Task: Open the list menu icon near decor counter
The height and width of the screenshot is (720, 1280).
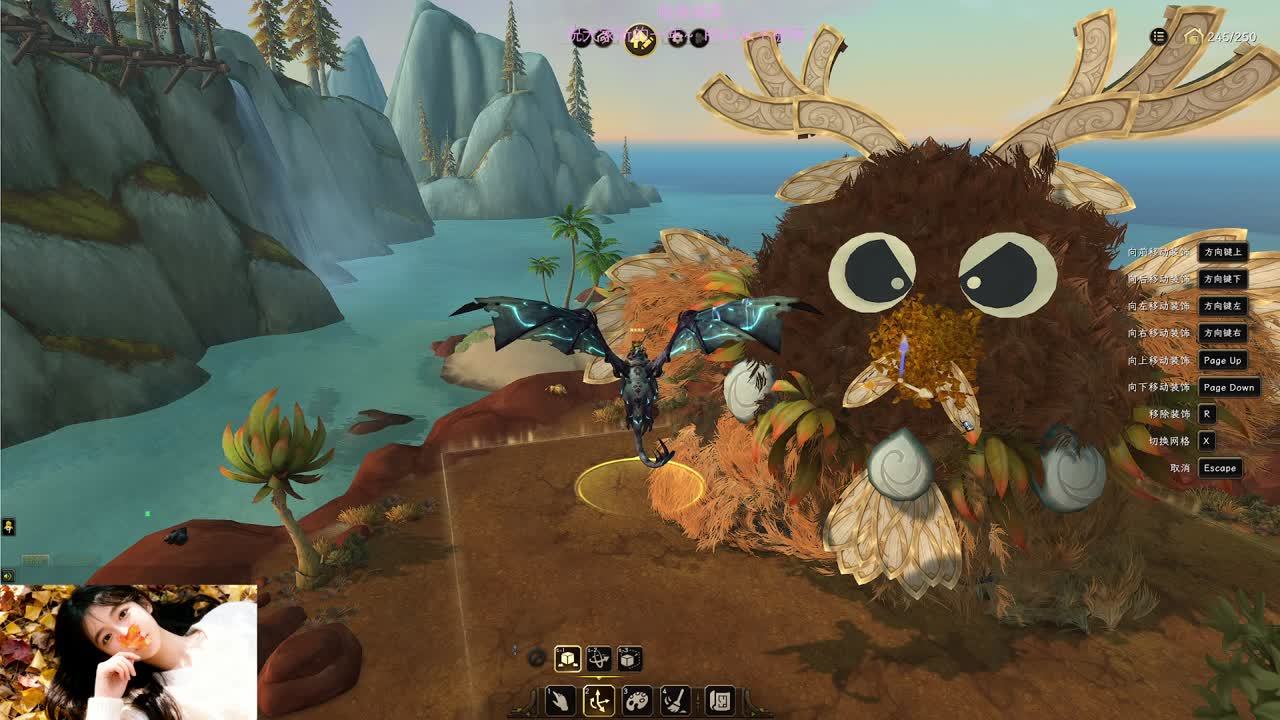Action: [1158, 37]
